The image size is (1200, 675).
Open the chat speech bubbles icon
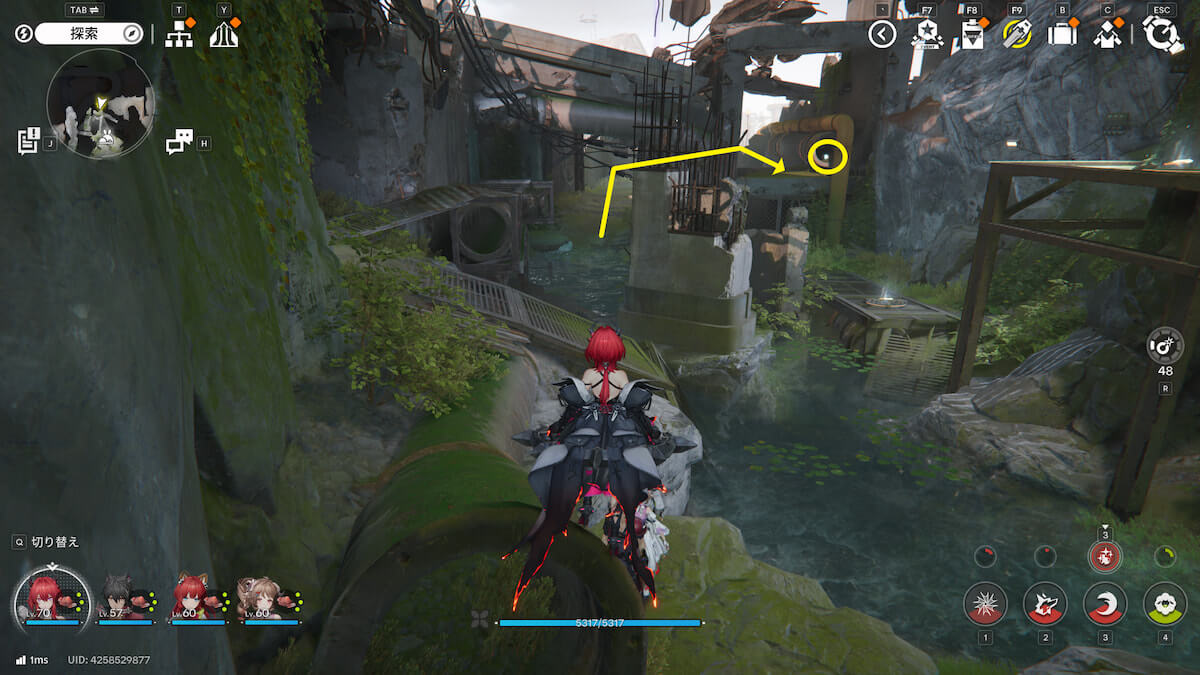point(178,142)
